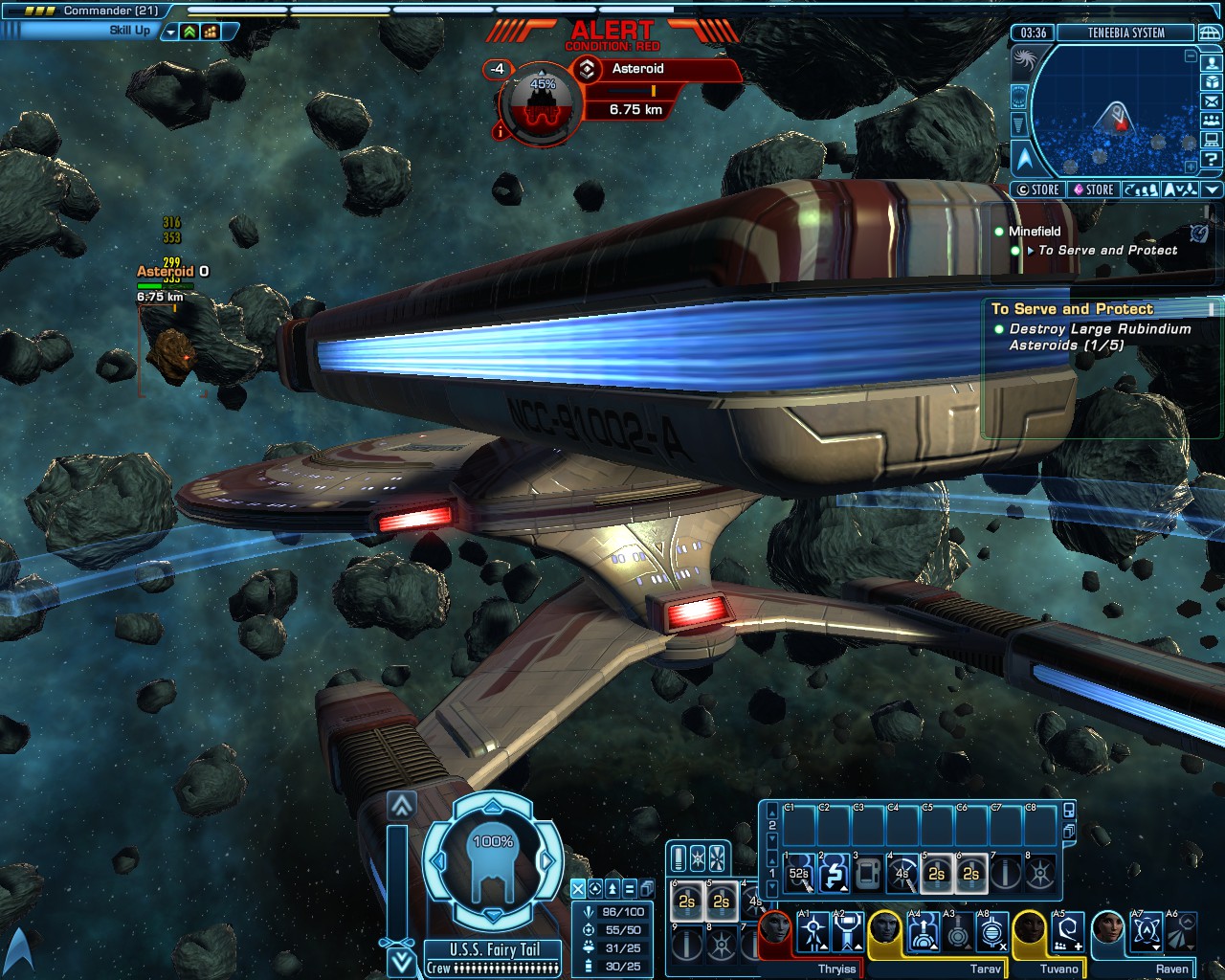This screenshot has height=980, width=1225.
Task: Open the Skill Up notification
Action: click(129, 31)
